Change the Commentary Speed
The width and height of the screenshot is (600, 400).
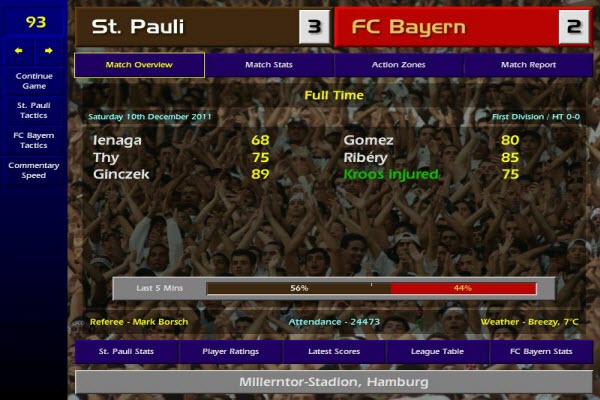tap(34, 169)
